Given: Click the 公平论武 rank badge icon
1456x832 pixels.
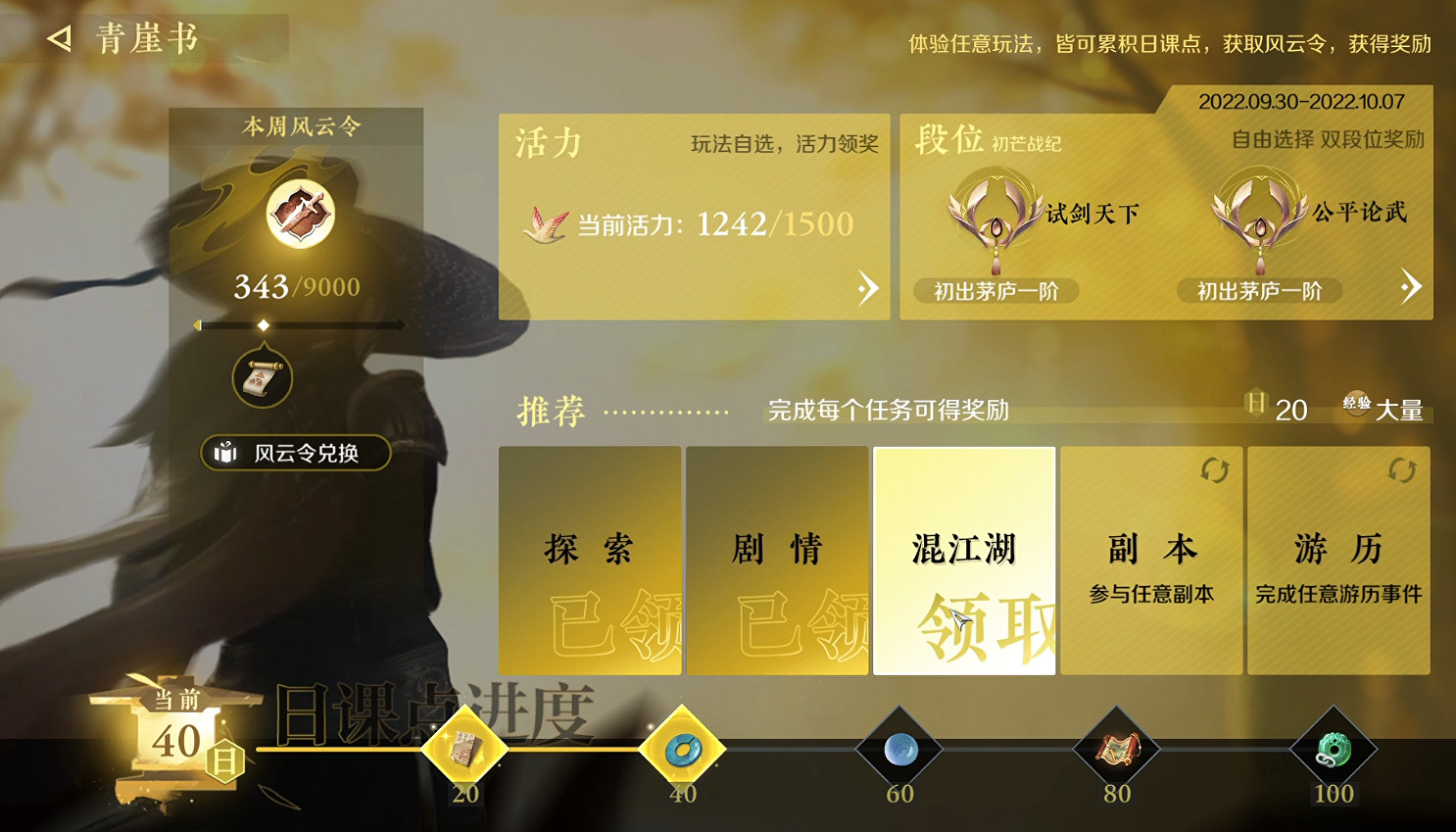Looking at the screenshot, I should pyautogui.click(x=1258, y=216).
